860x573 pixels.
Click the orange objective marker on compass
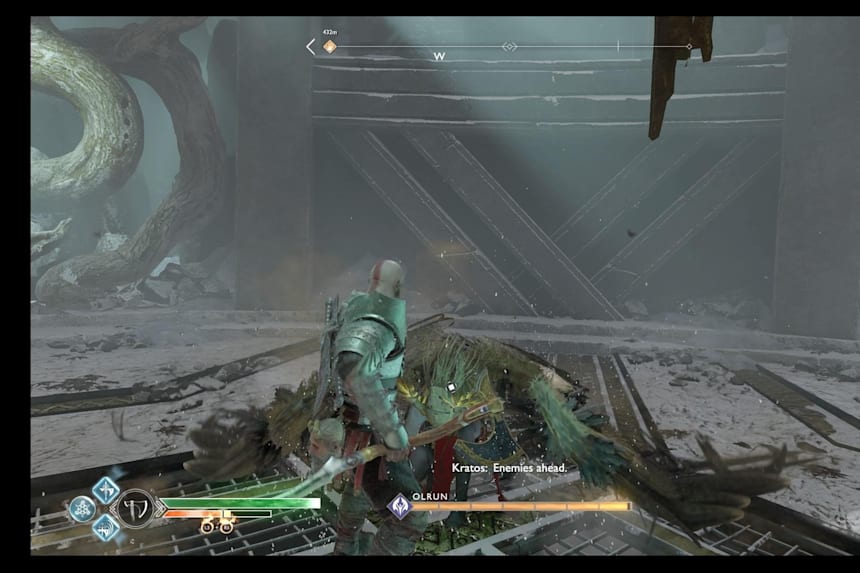330,47
